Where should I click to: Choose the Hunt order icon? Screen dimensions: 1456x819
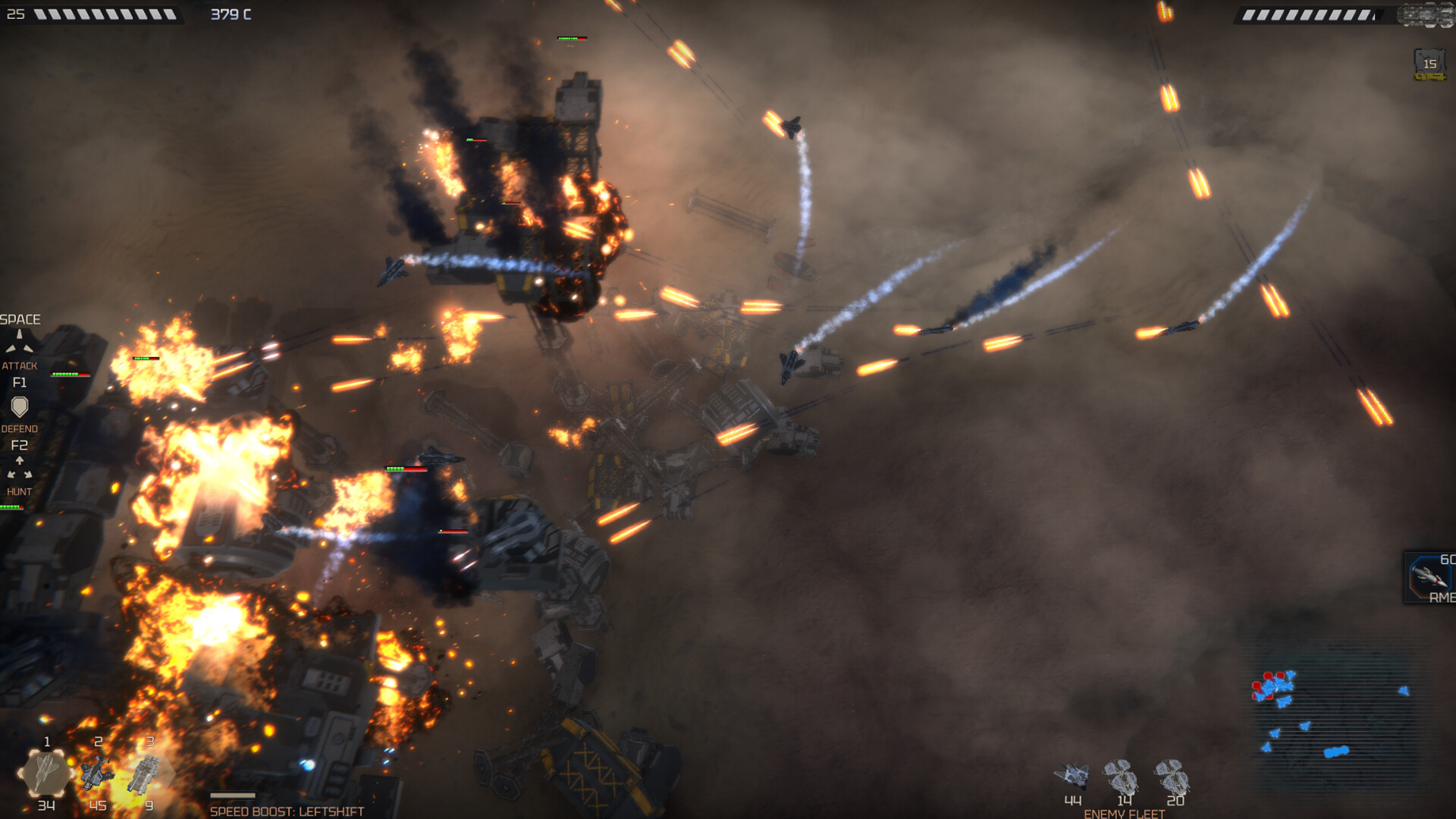click(20, 469)
